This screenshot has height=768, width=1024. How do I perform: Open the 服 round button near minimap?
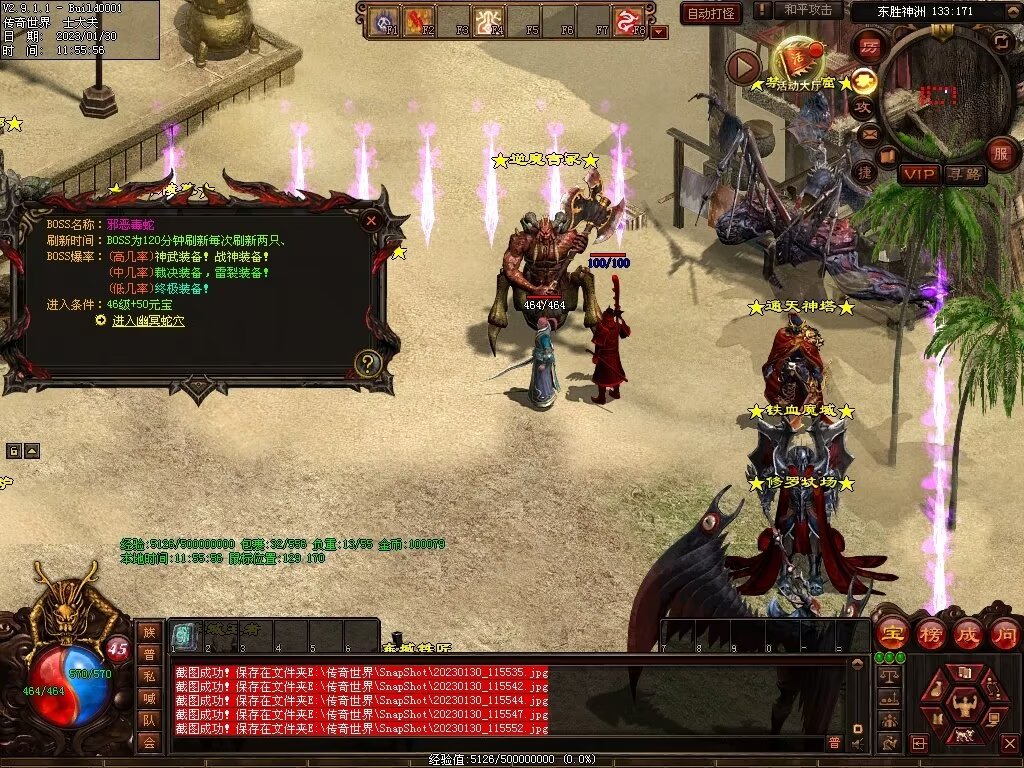[1001, 153]
